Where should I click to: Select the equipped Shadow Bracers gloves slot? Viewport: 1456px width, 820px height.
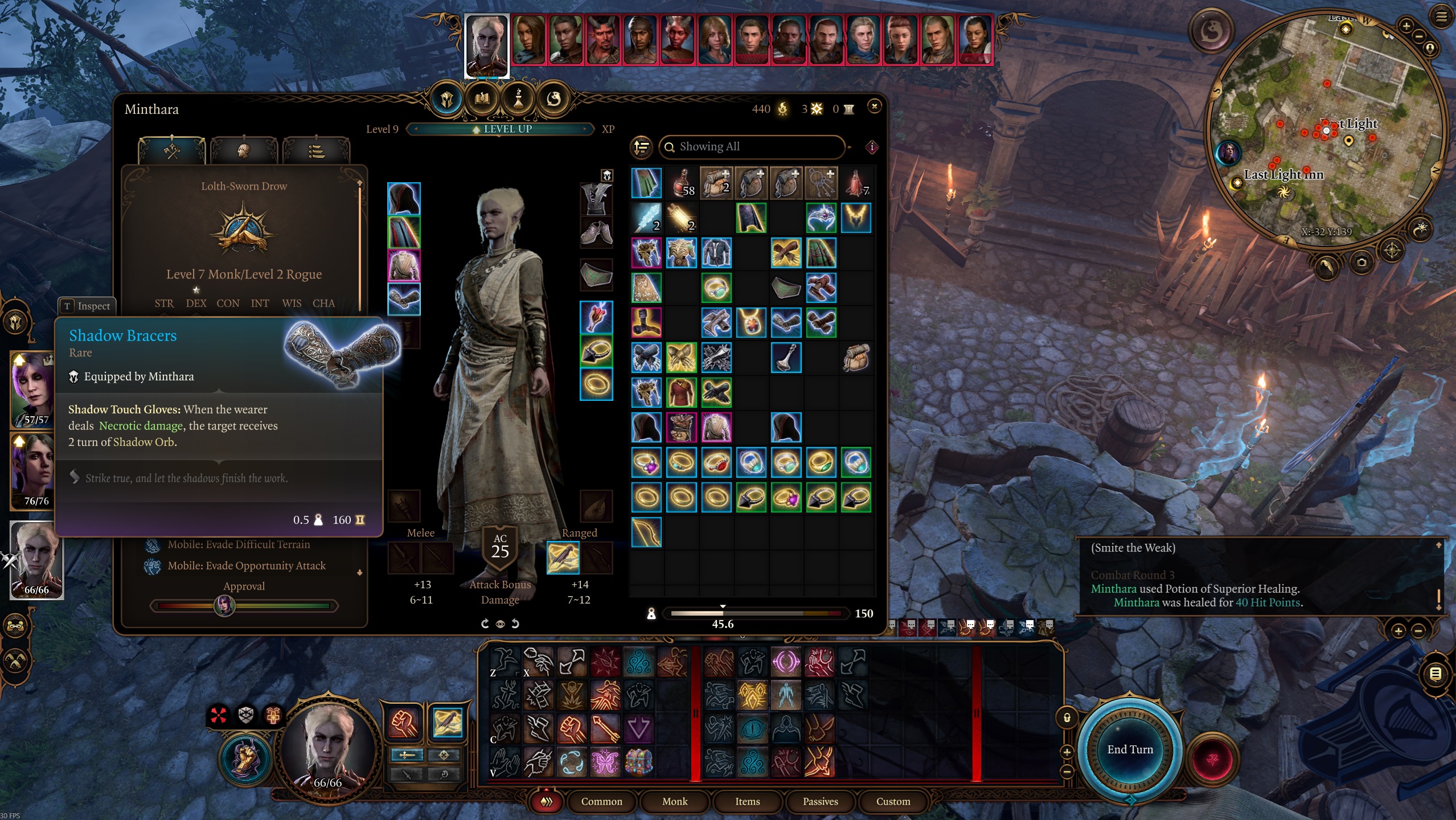(404, 299)
